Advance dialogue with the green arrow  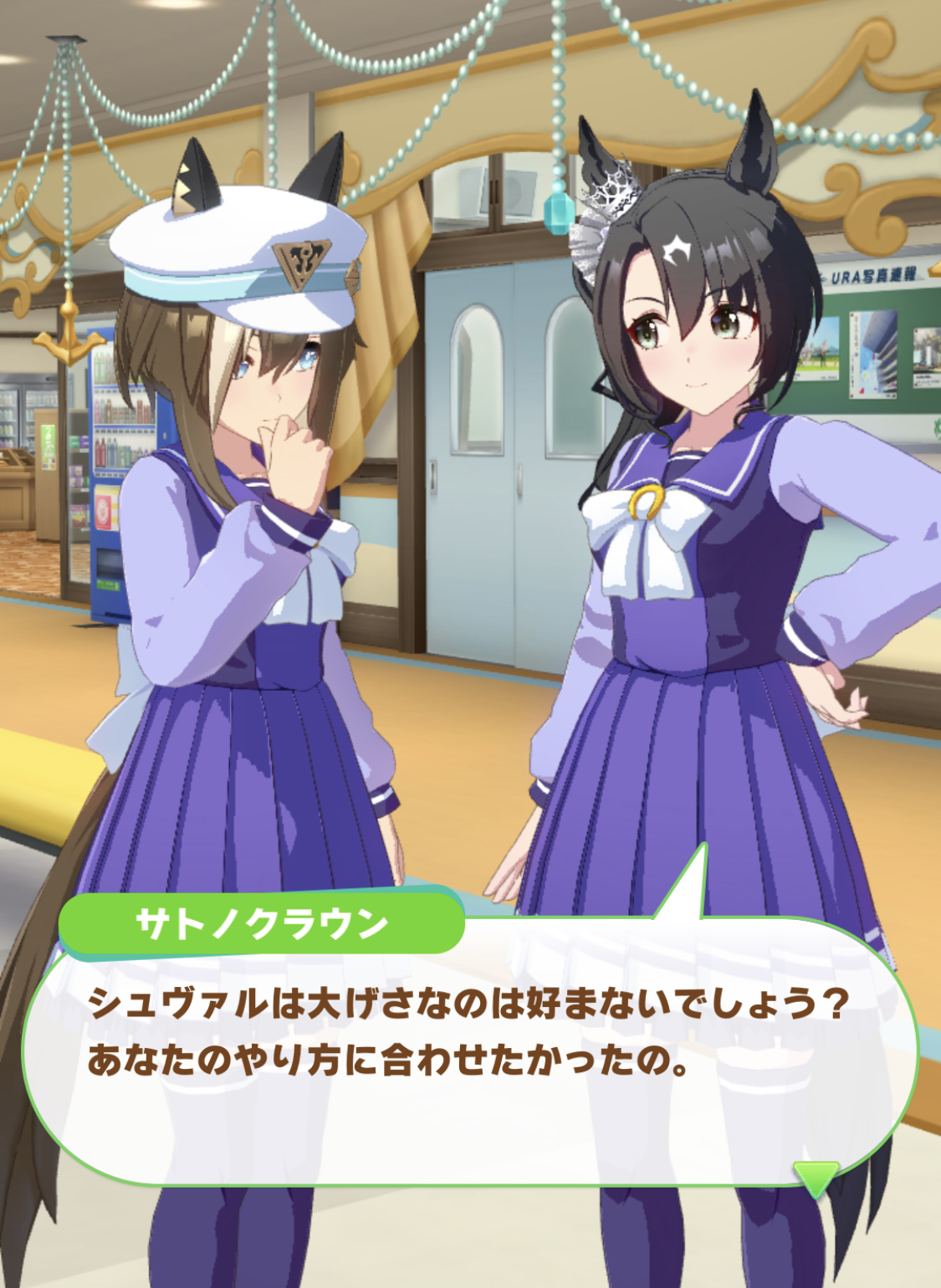[816, 1178]
